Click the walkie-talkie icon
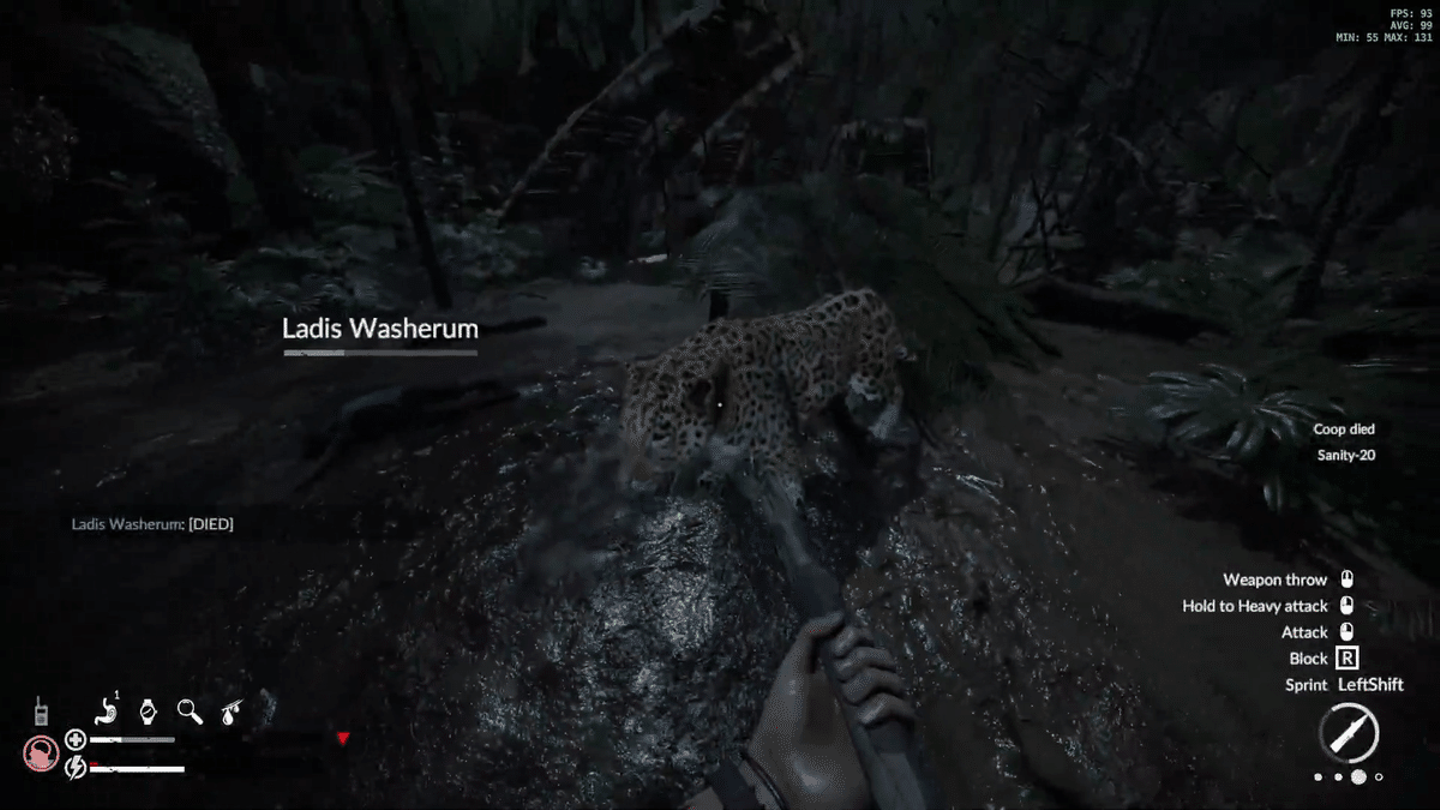The height and width of the screenshot is (810, 1440). 42,711
